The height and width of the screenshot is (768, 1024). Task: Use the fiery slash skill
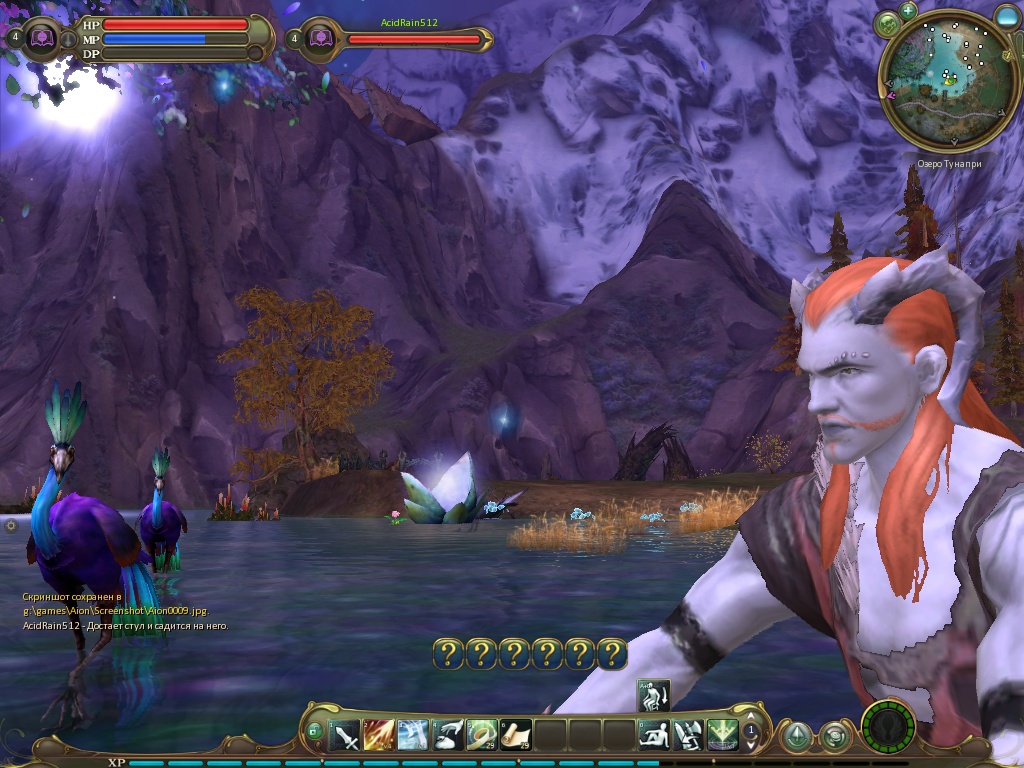tap(379, 736)
